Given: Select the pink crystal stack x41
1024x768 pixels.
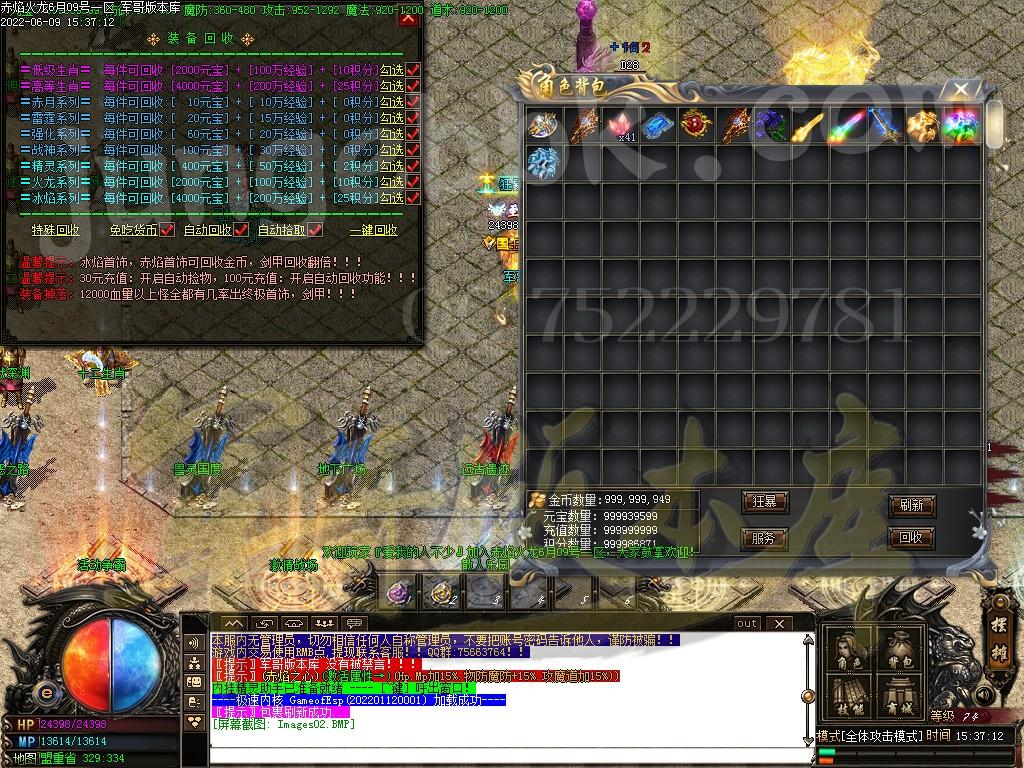Looking at the screenshot, I should point(621,126).
